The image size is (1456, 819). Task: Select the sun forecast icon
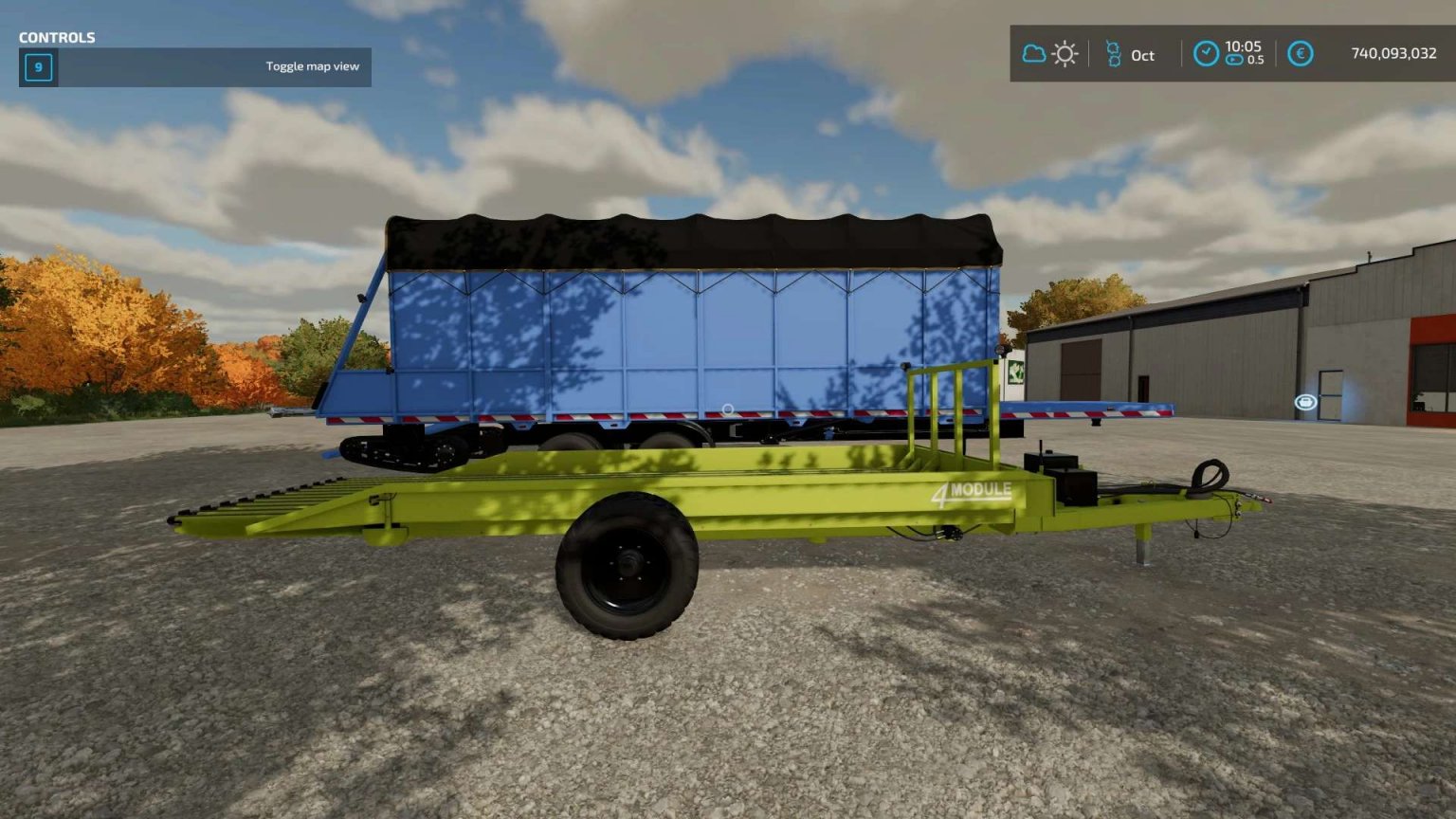1065,54
